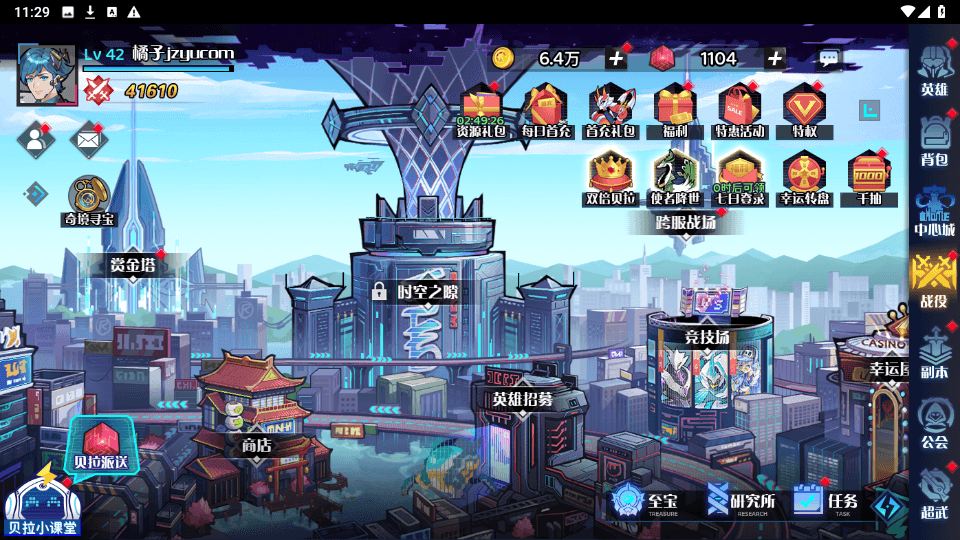Open the 副本 dungeon menu
Image resolution: width=960 pixels, height=540 pixels.
(934, 352)
